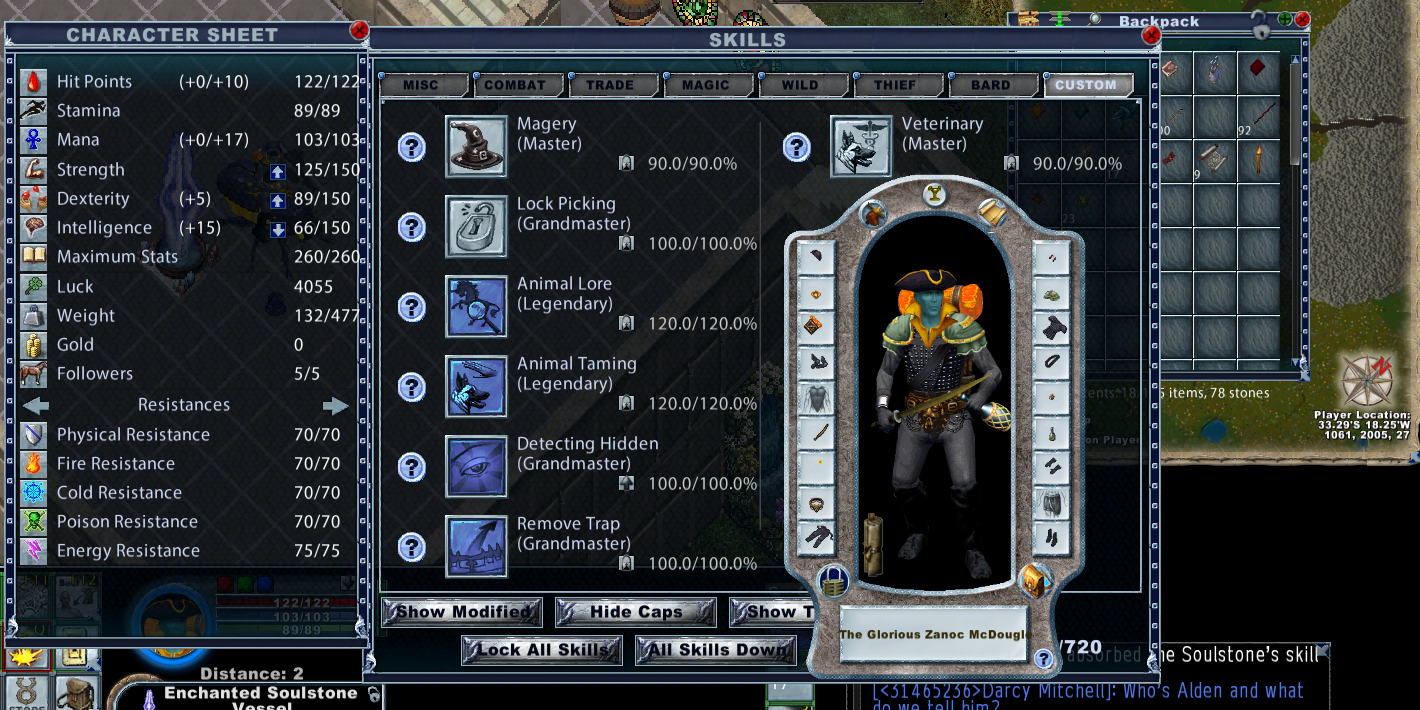Click the Hide Caps button
This screenshot has height=710, width=1420.
[635, 612]
